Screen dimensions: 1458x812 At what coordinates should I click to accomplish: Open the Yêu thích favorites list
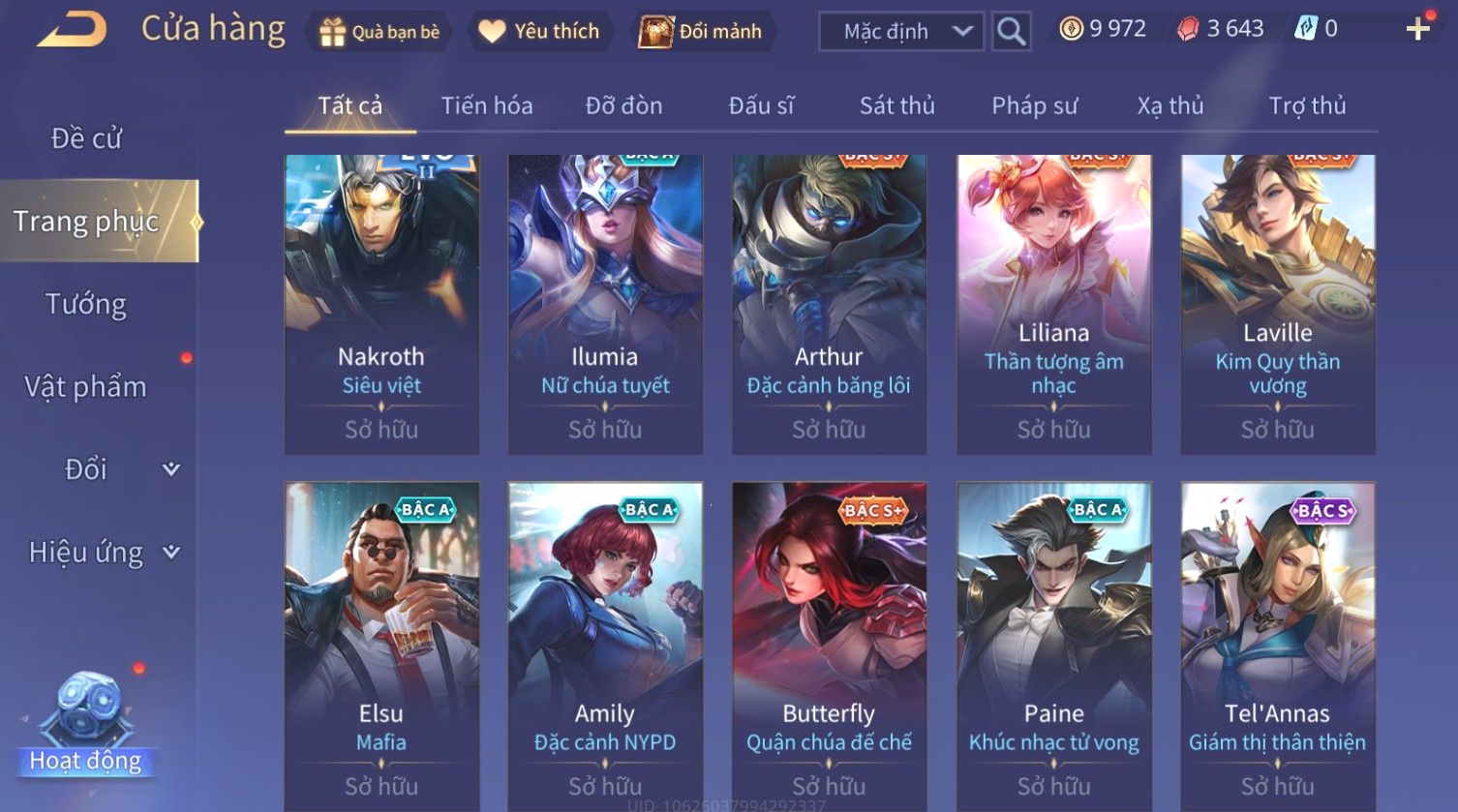point(539,32)
